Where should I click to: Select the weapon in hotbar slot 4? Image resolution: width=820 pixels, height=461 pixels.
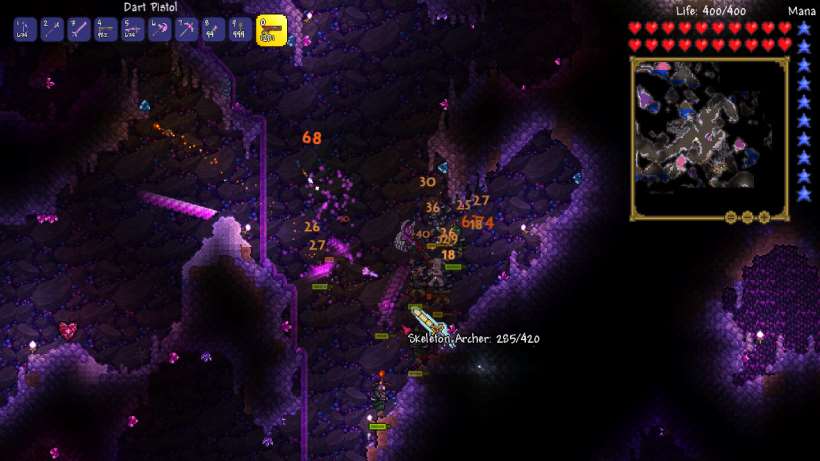[105, 30]
